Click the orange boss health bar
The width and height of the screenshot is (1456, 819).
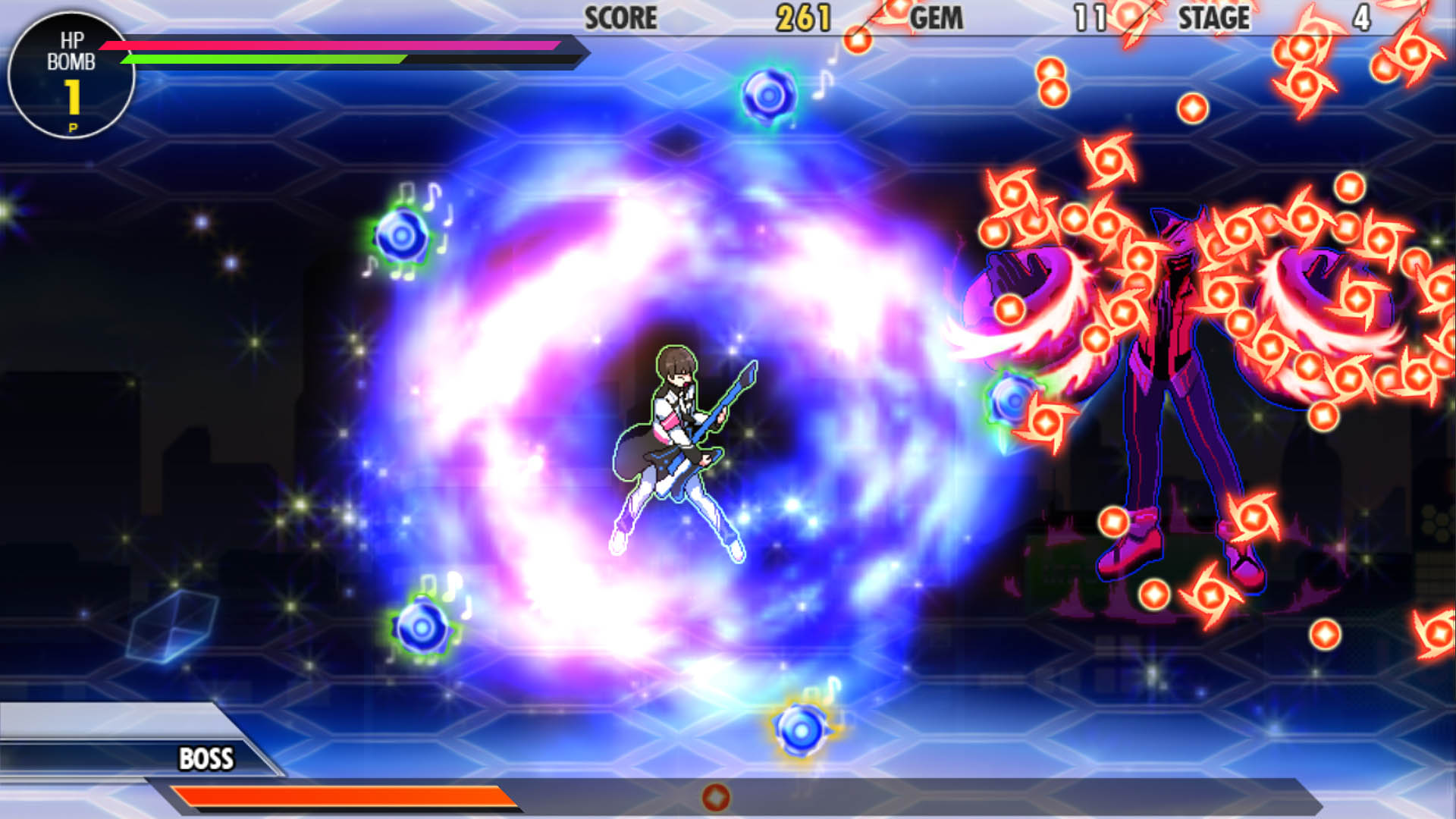[341, 797]
